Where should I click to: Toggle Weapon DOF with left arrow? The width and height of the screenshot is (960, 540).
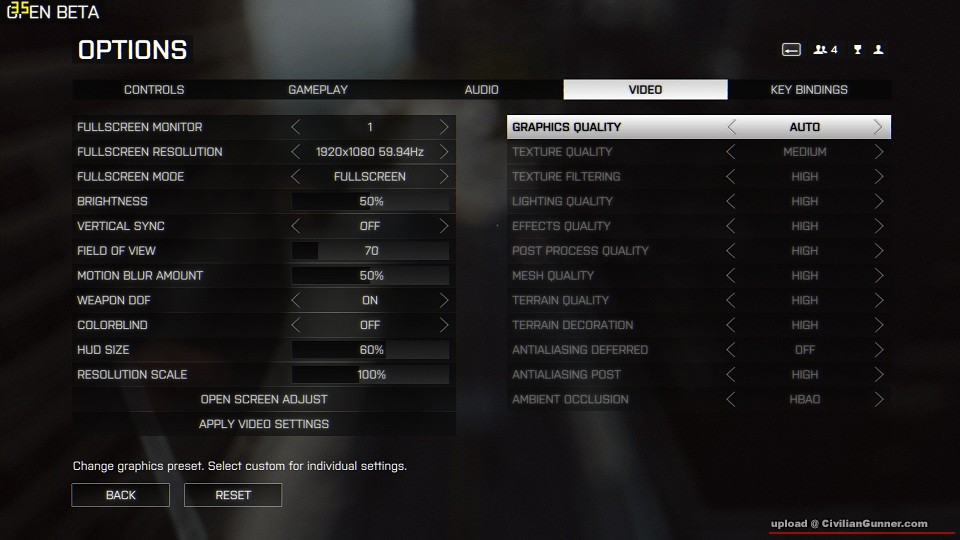296,300
